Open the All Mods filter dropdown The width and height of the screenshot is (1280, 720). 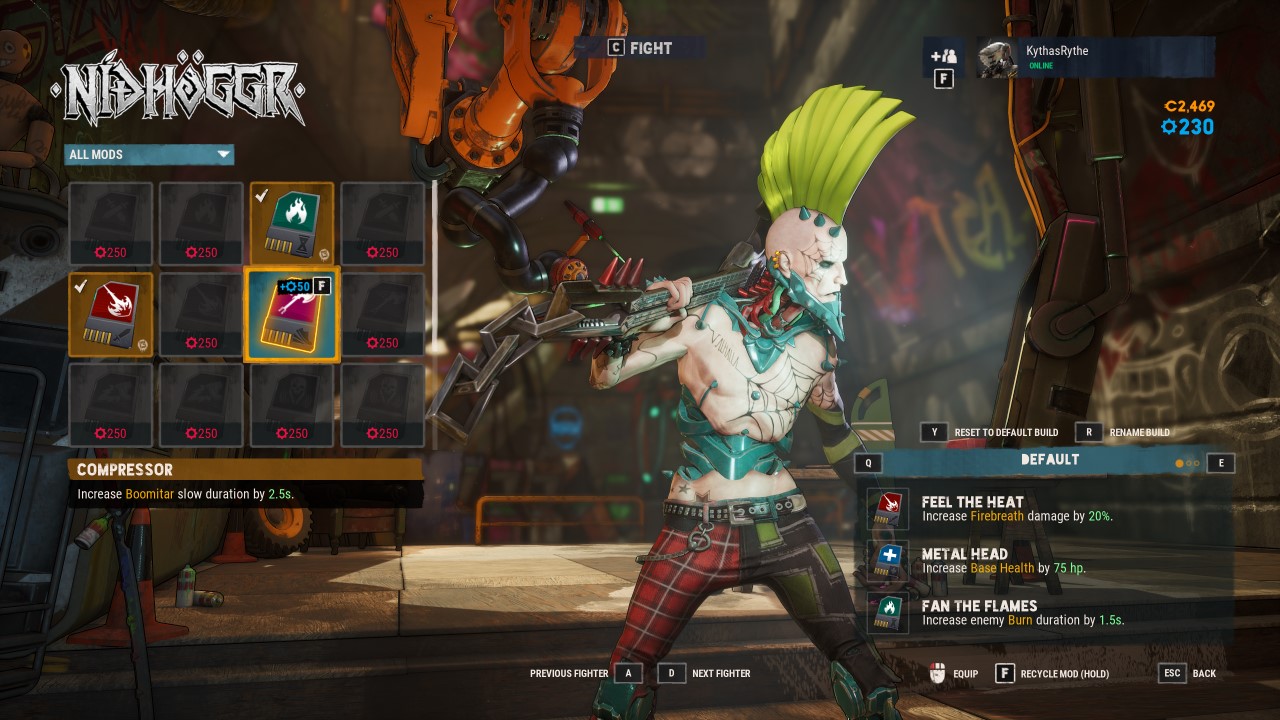click(149, 154)
